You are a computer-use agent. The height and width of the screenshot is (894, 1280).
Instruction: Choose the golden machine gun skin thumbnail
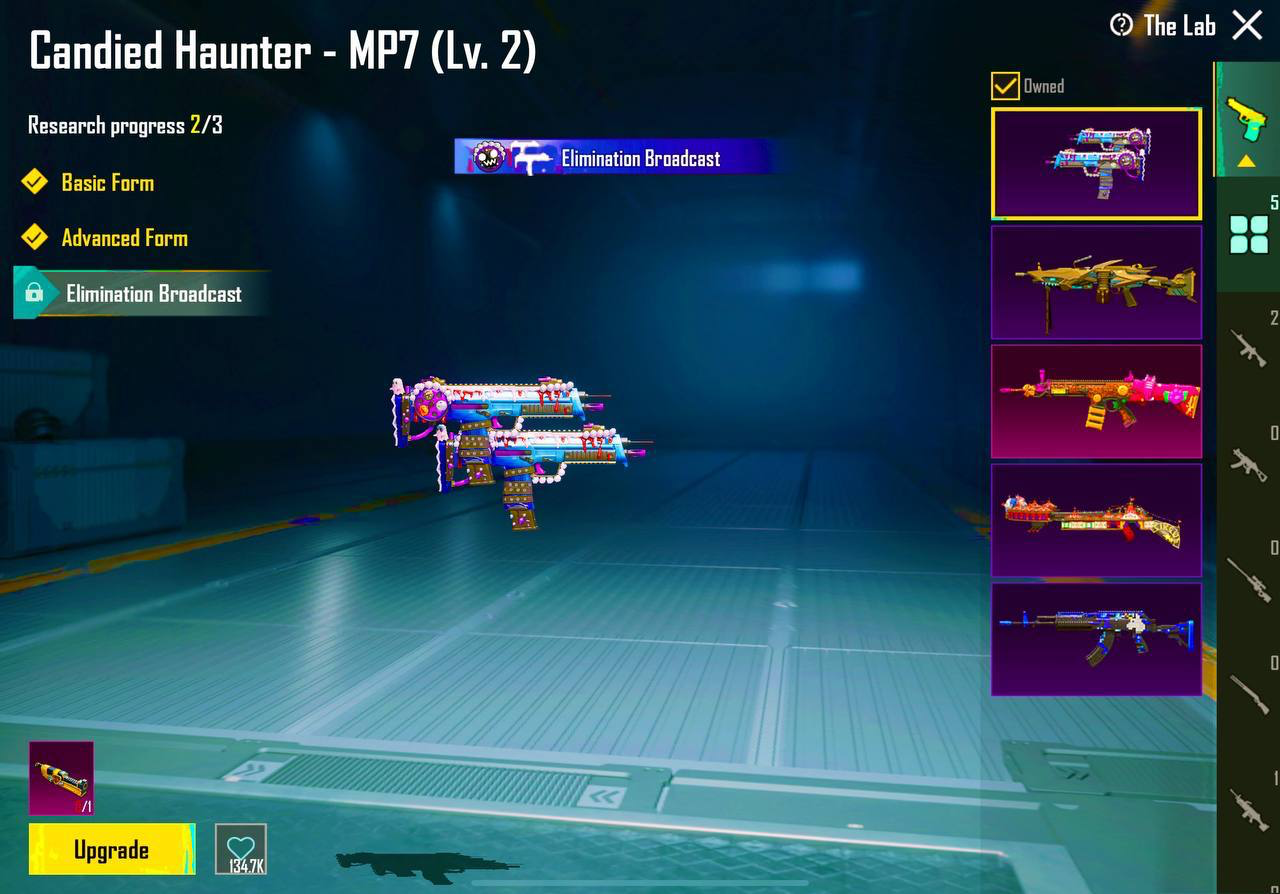click(1096, 282)
